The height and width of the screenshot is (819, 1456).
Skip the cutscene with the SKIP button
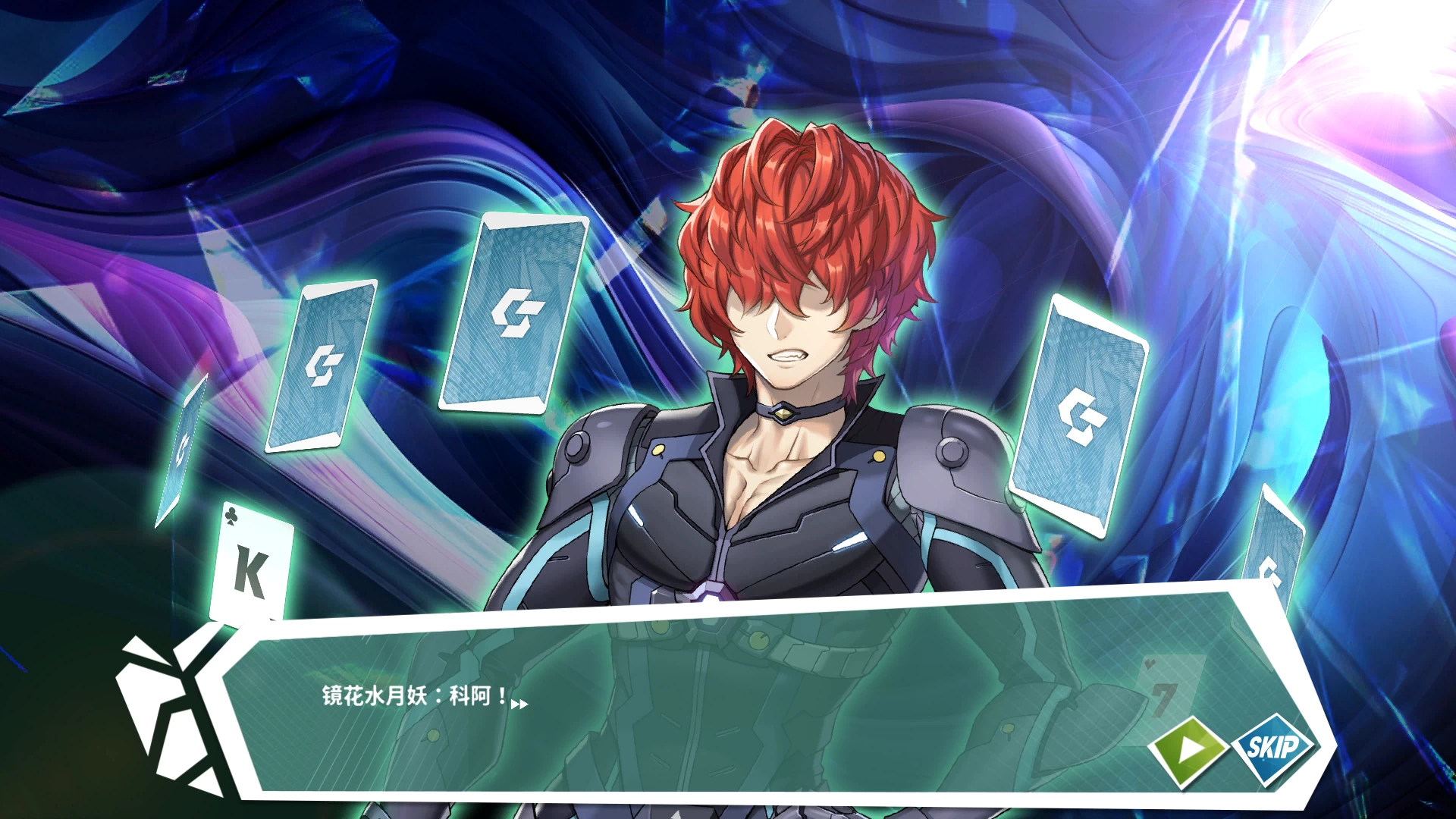point(1274,748)
